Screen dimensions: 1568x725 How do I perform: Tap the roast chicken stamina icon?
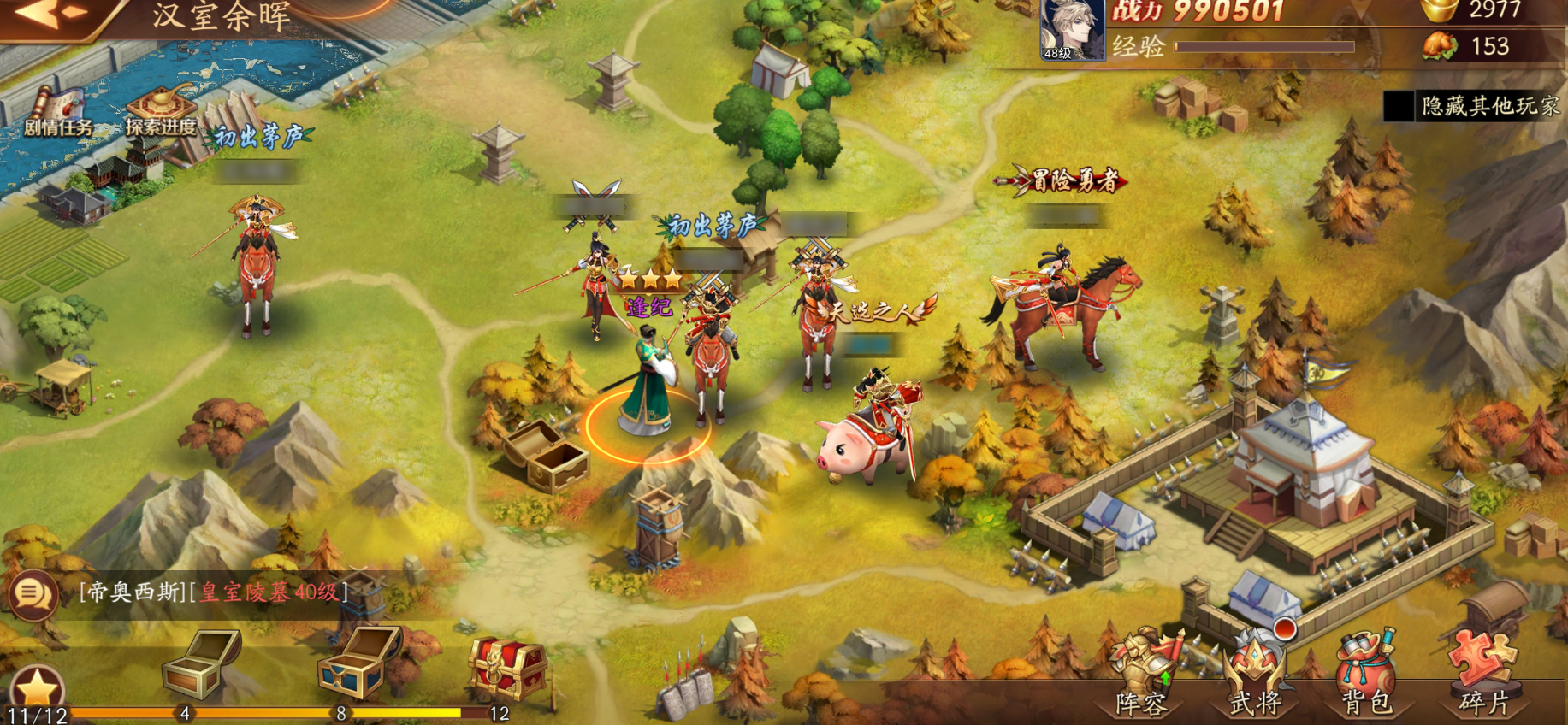[1439, 46]
